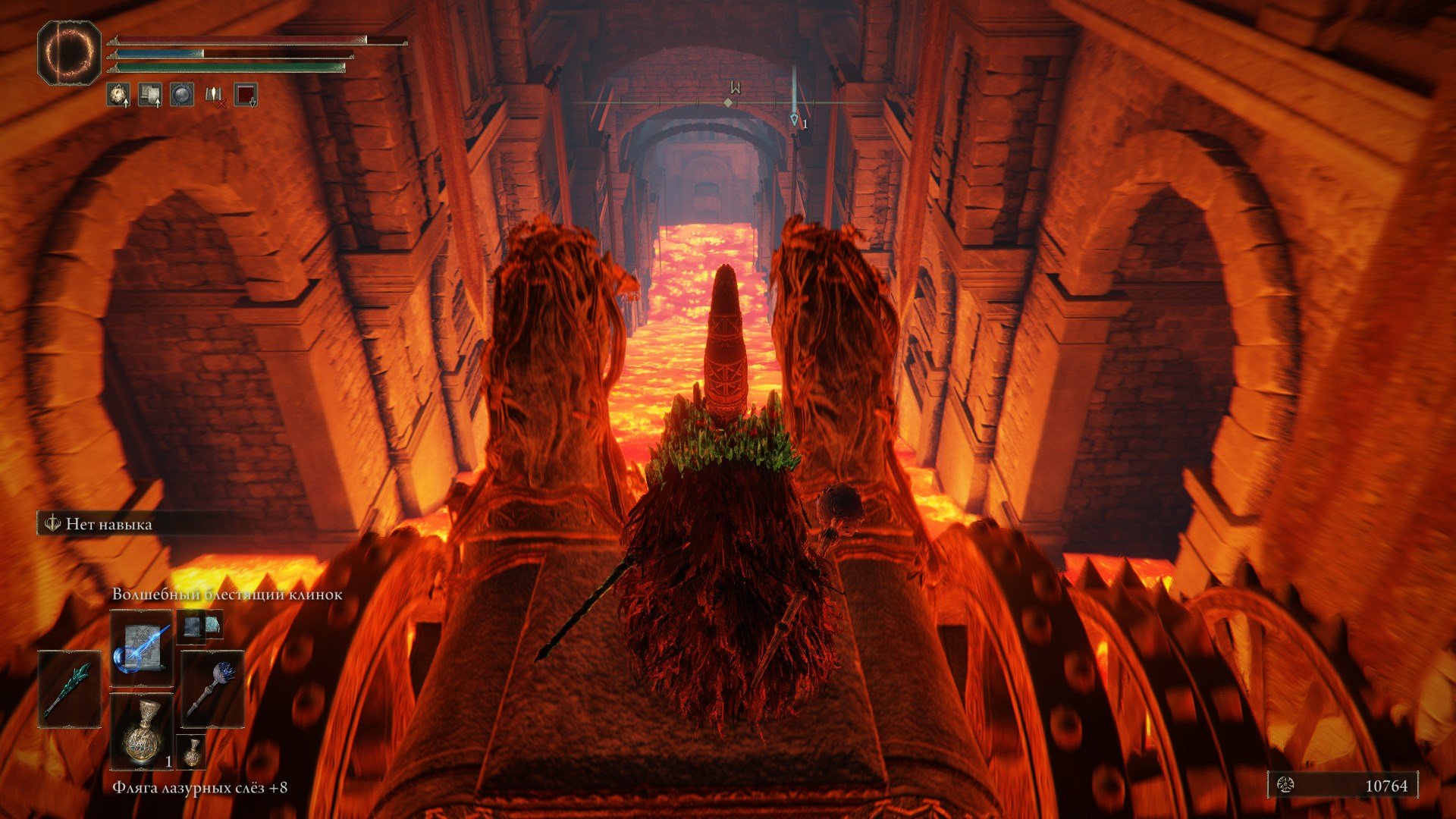Screen dimensions: 1456x819
Task: Click the map-with-red-X status icon
Action: 215,95
